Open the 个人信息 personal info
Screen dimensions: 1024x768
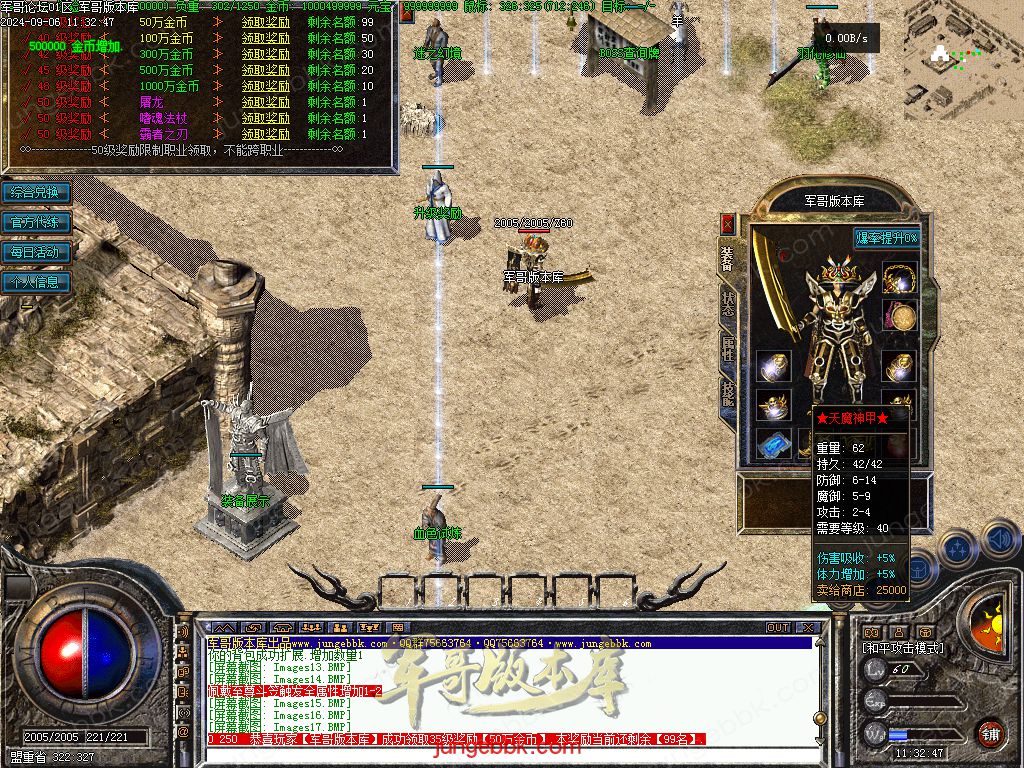(36, 282)
